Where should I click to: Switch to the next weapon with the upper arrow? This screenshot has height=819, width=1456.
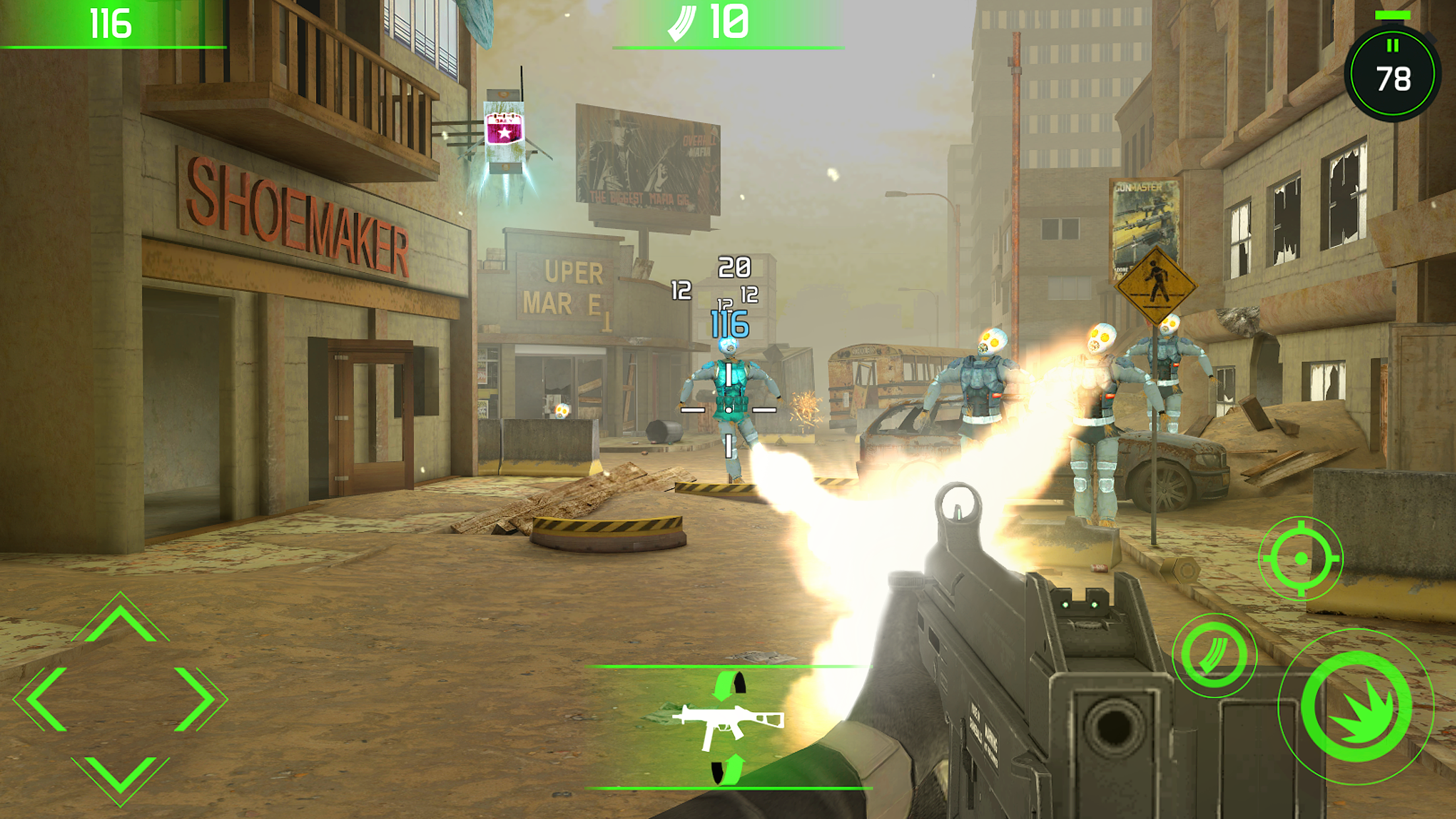pyautogui.click(x=729, y=684)
